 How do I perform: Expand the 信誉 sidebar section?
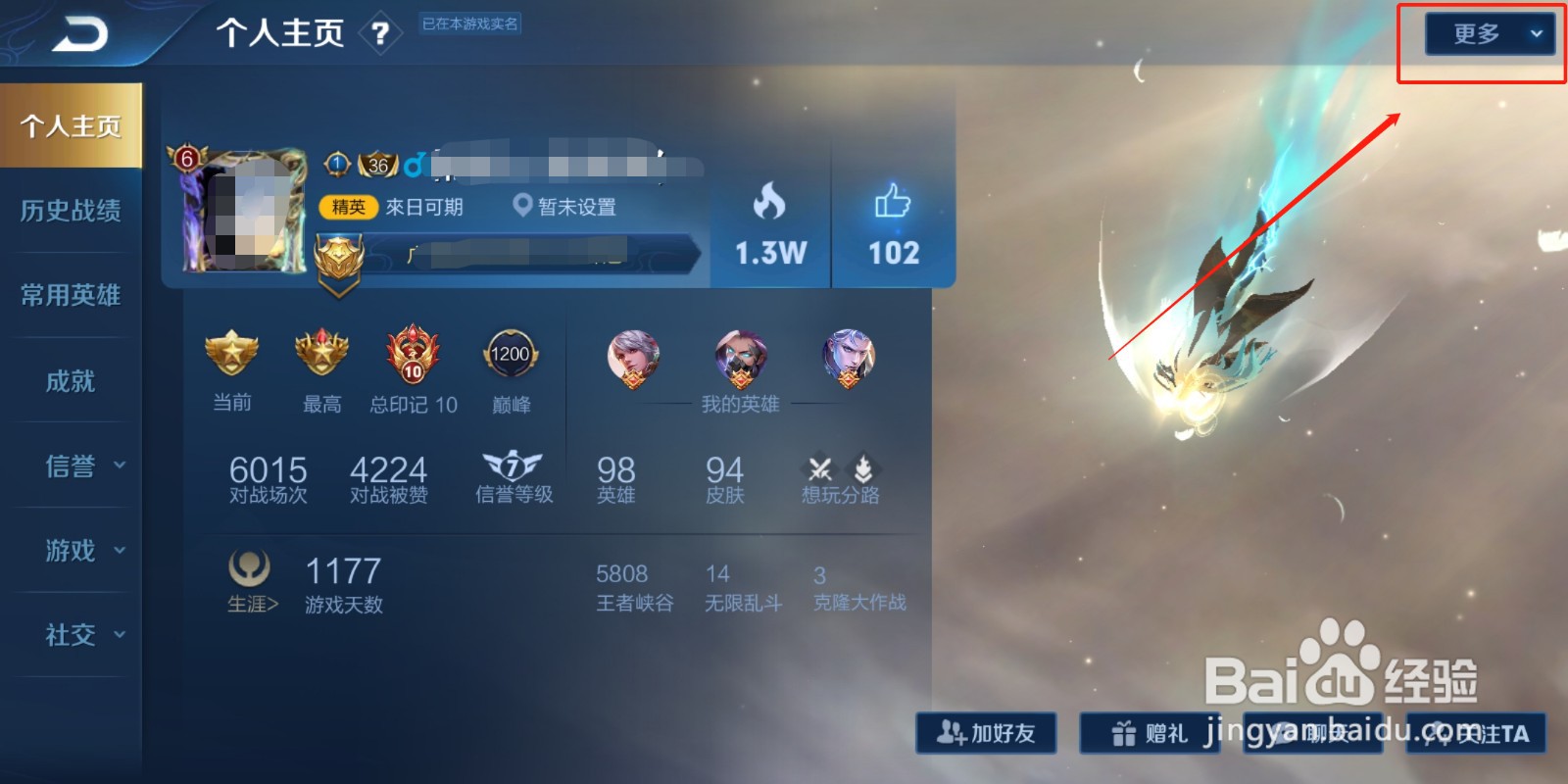(71, 466)
